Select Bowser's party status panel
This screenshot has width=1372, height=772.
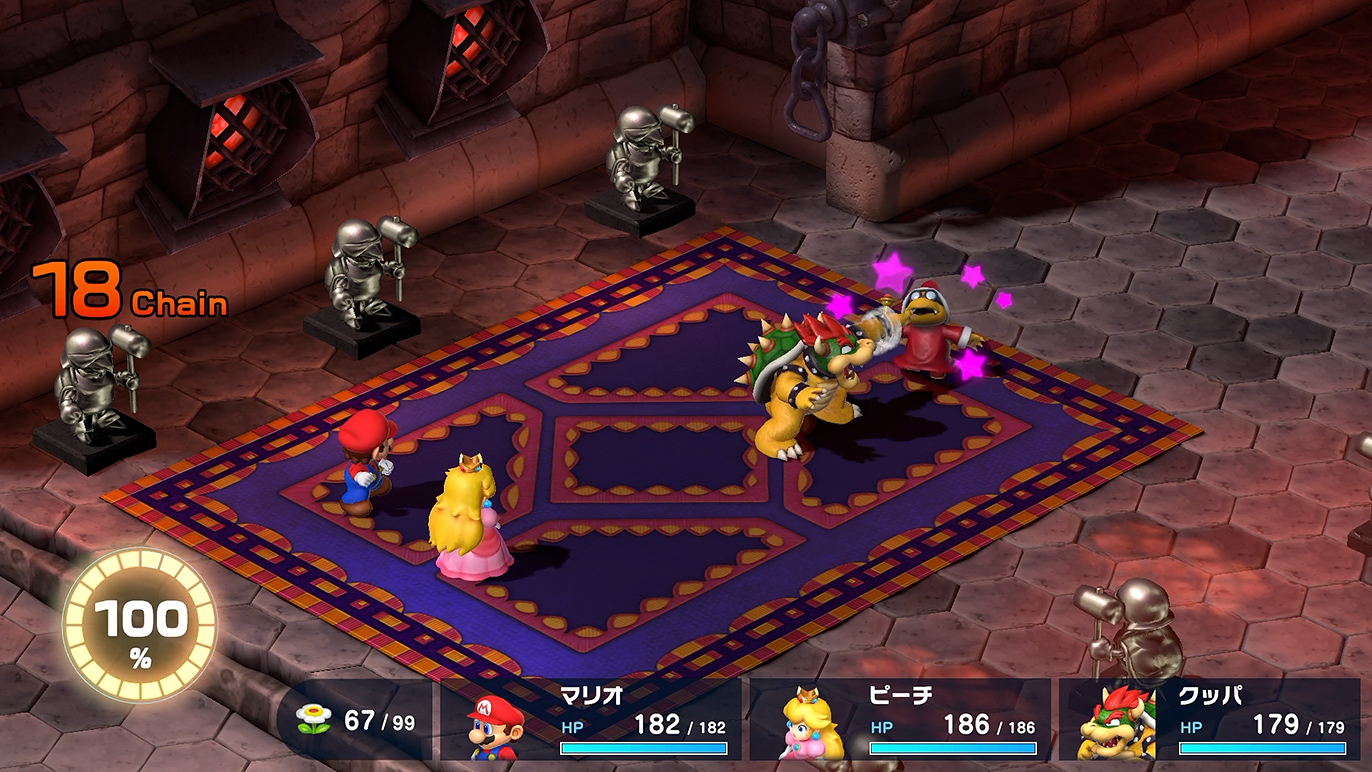(x=1210, y=720)
